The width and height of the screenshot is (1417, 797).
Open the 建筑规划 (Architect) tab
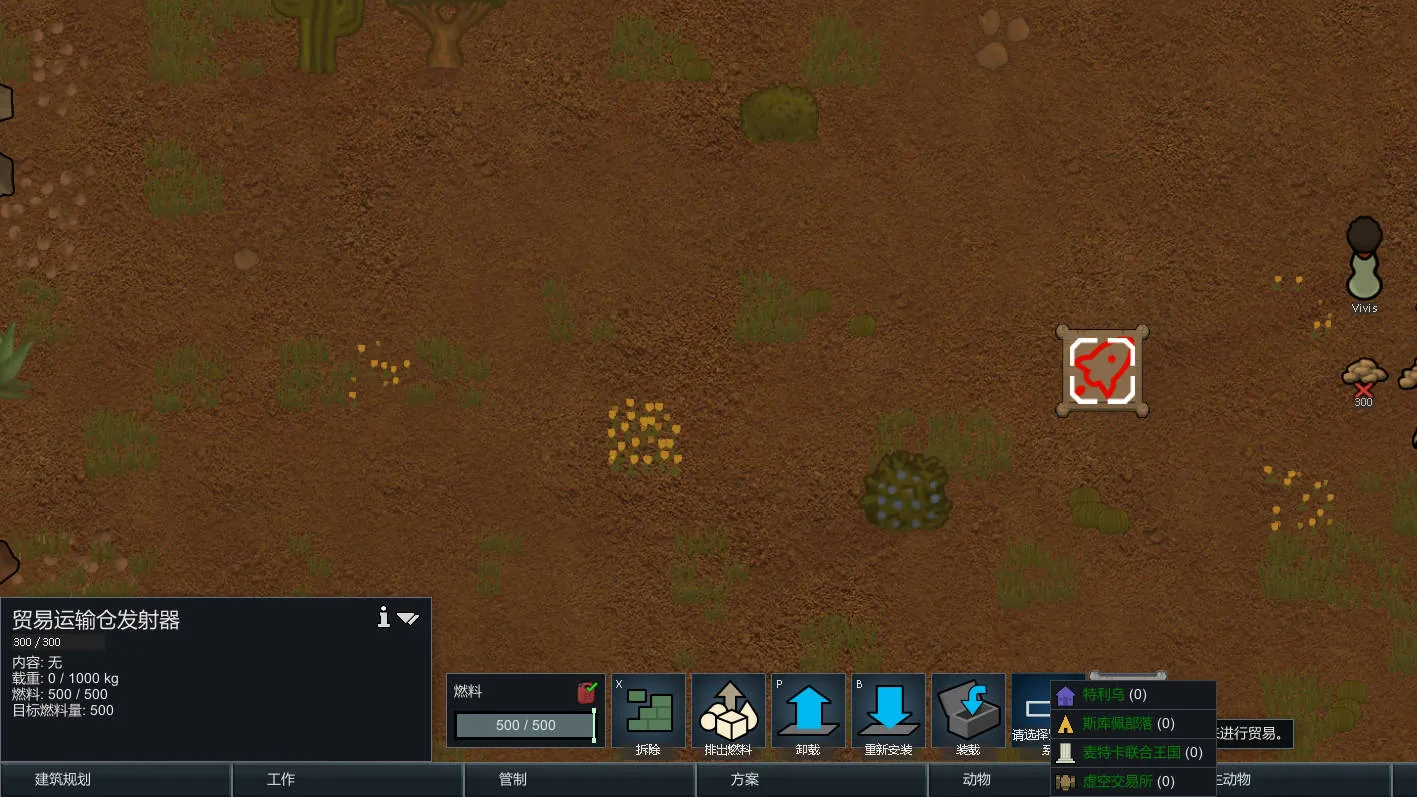116,780
